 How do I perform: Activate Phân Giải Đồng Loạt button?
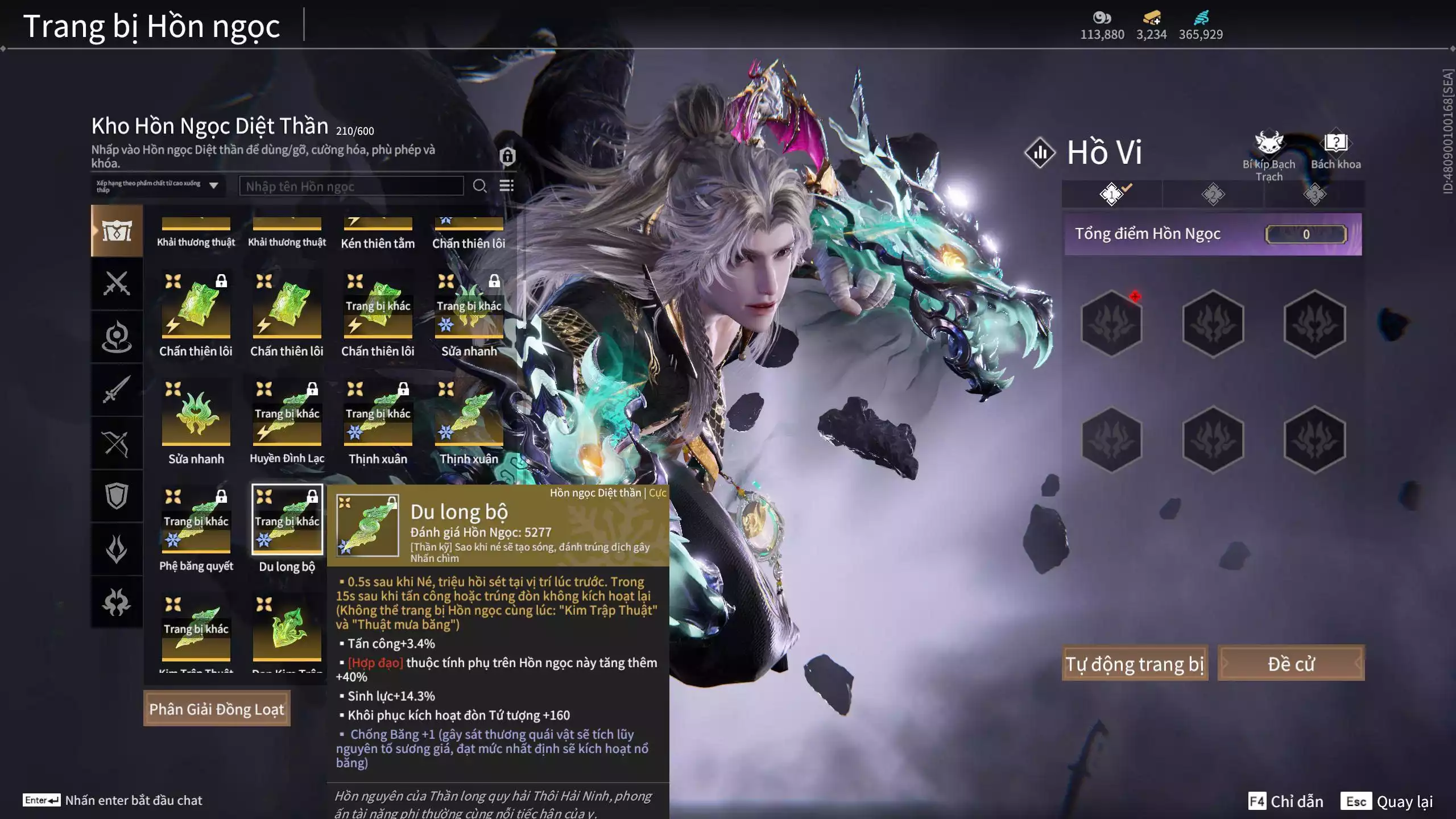tap(217, 709)
